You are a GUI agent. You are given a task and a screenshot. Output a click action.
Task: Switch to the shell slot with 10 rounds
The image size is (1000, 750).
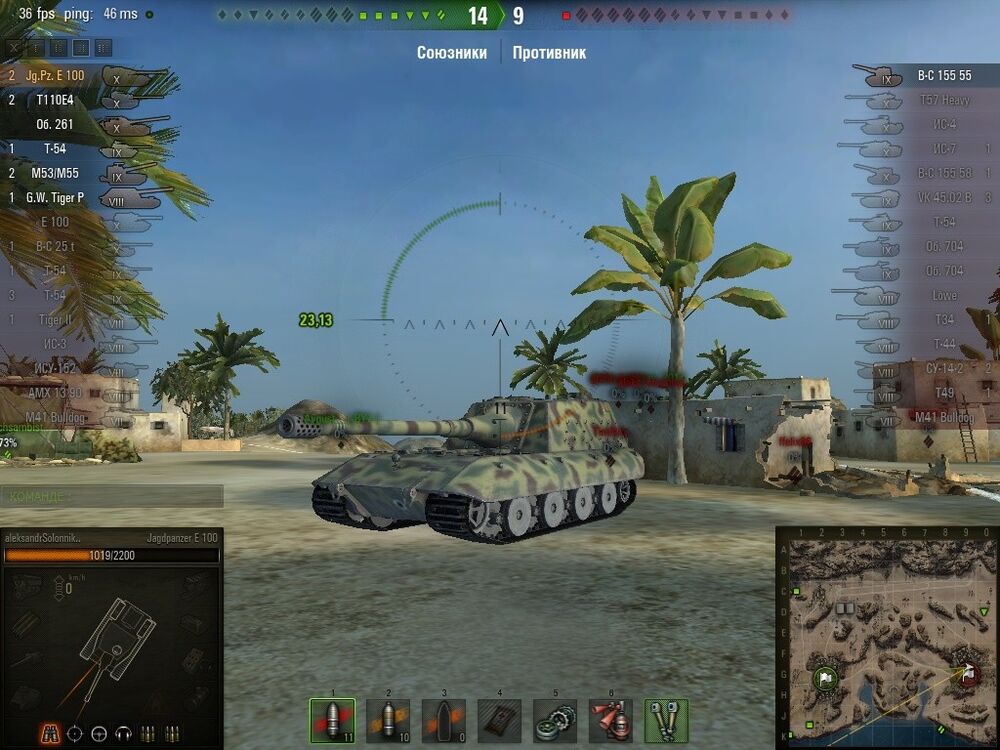[x=387, y=719]
